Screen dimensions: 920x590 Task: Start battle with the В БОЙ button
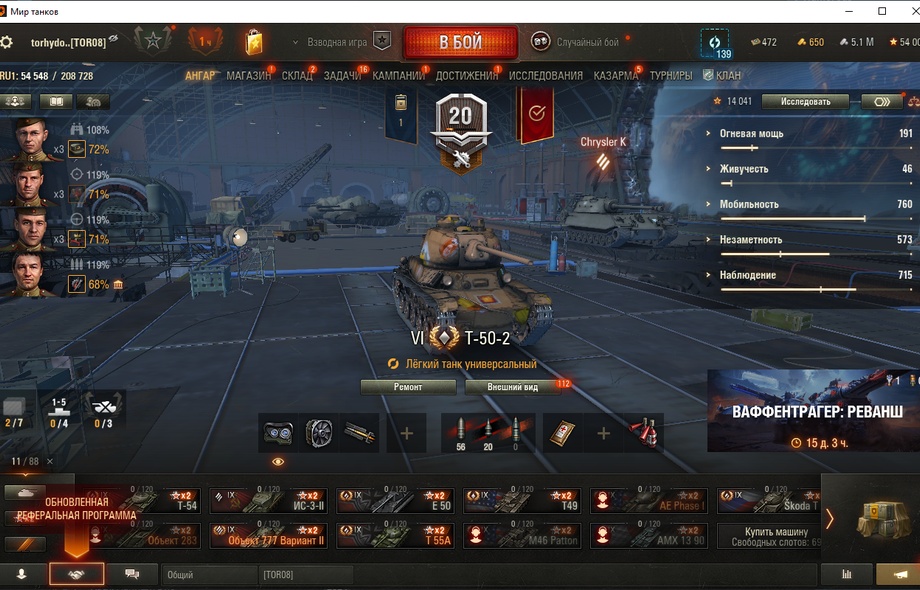pyautogui.click(x=460, y=43)
